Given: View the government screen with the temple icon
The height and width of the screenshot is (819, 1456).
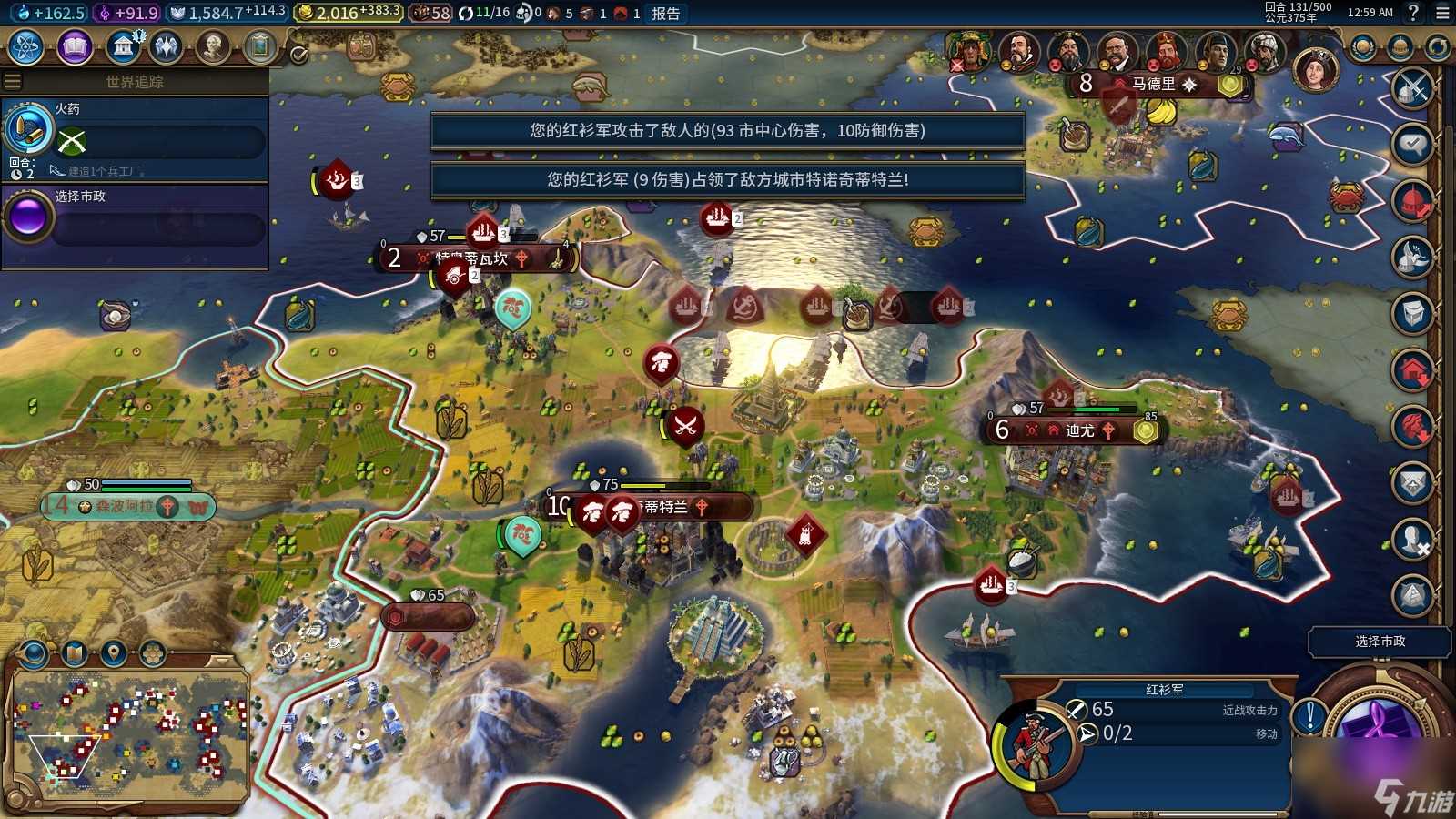Looking at the screenshot, I should [x=123, y=46].
